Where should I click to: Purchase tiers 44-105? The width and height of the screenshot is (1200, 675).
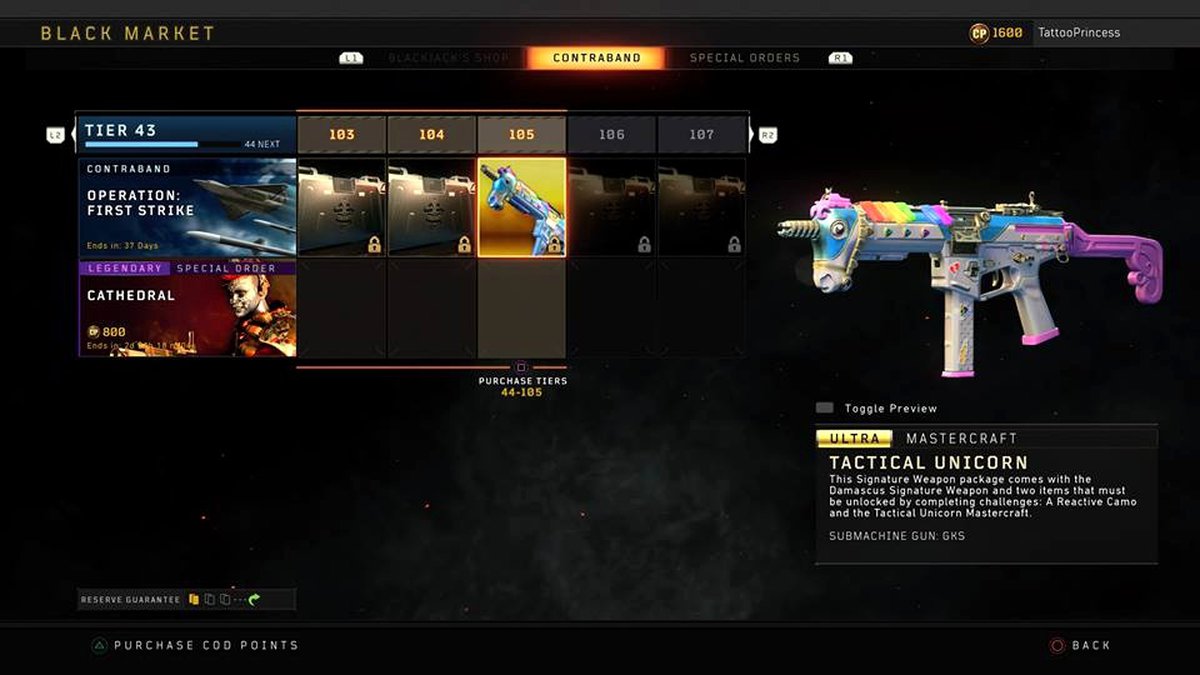tap(521, 385)
